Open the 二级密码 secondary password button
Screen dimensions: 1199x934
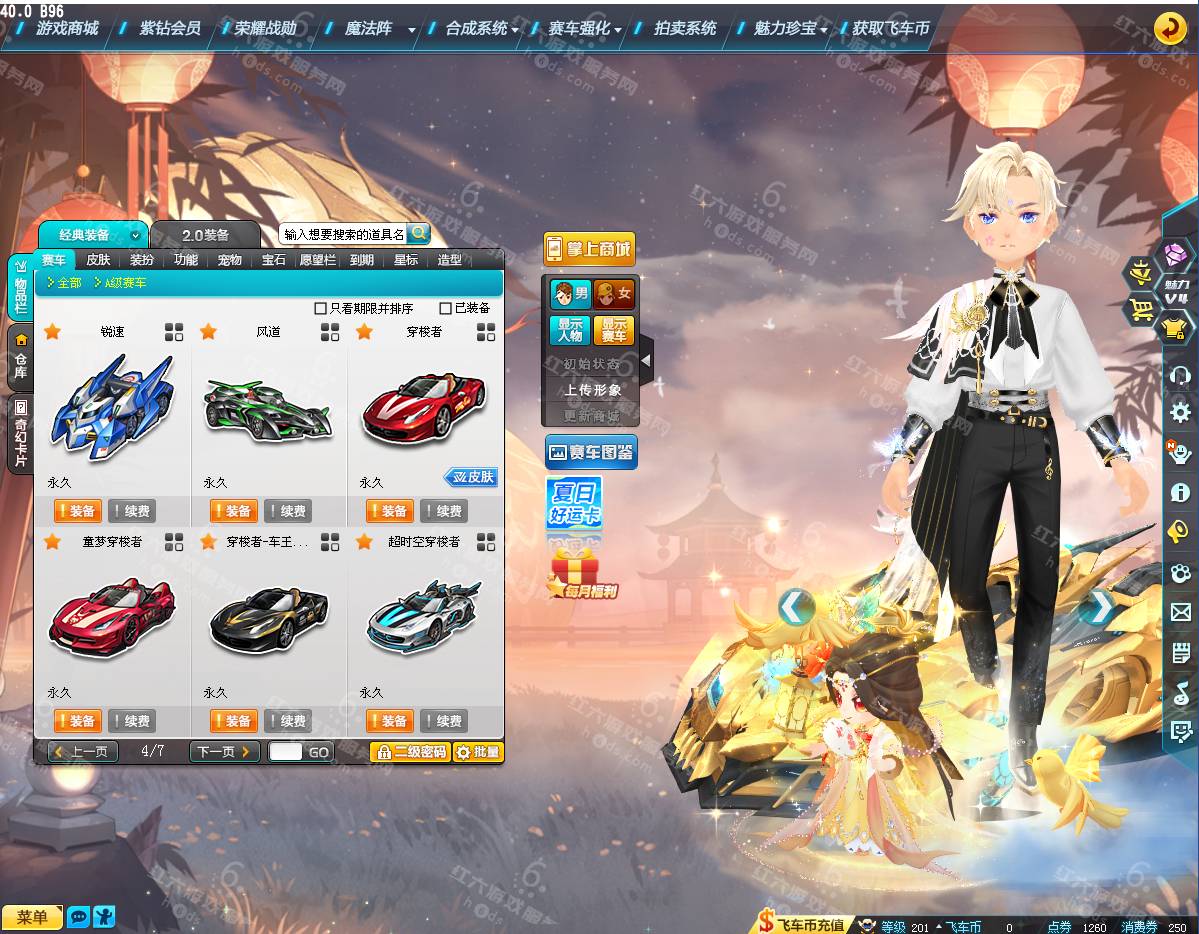click(410, 752)
